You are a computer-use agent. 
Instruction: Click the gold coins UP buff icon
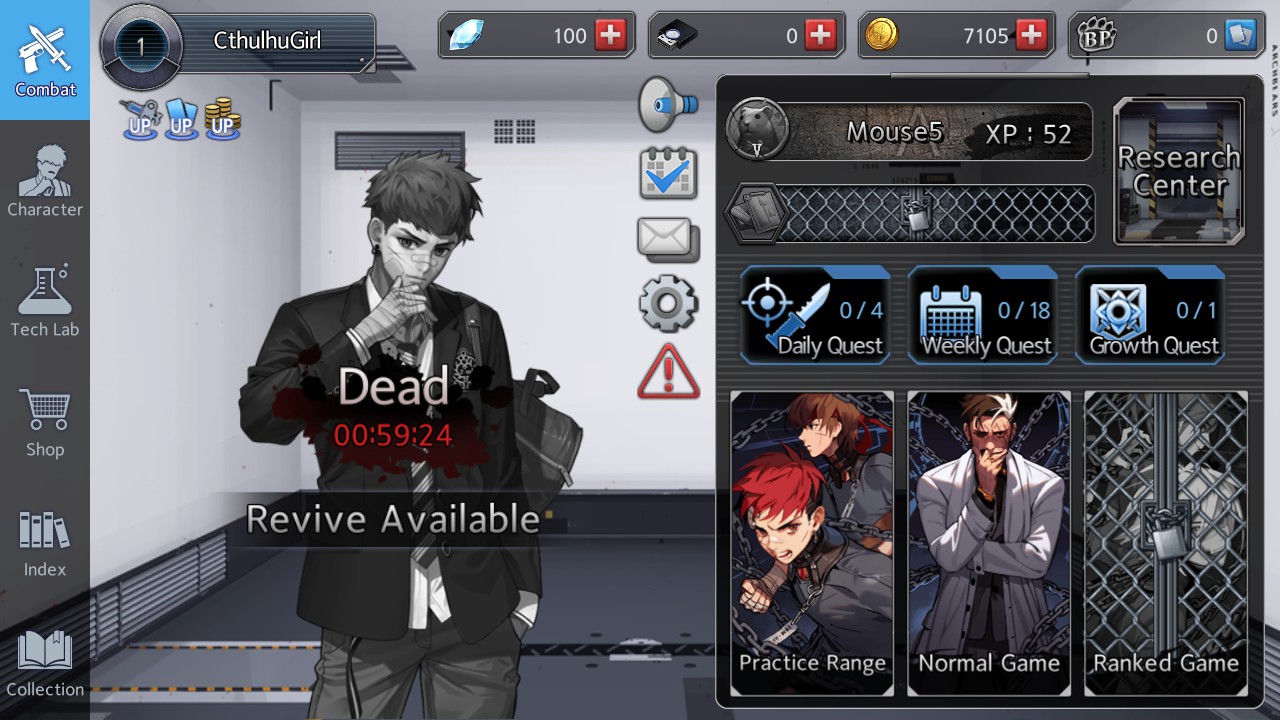coord(222,122)
